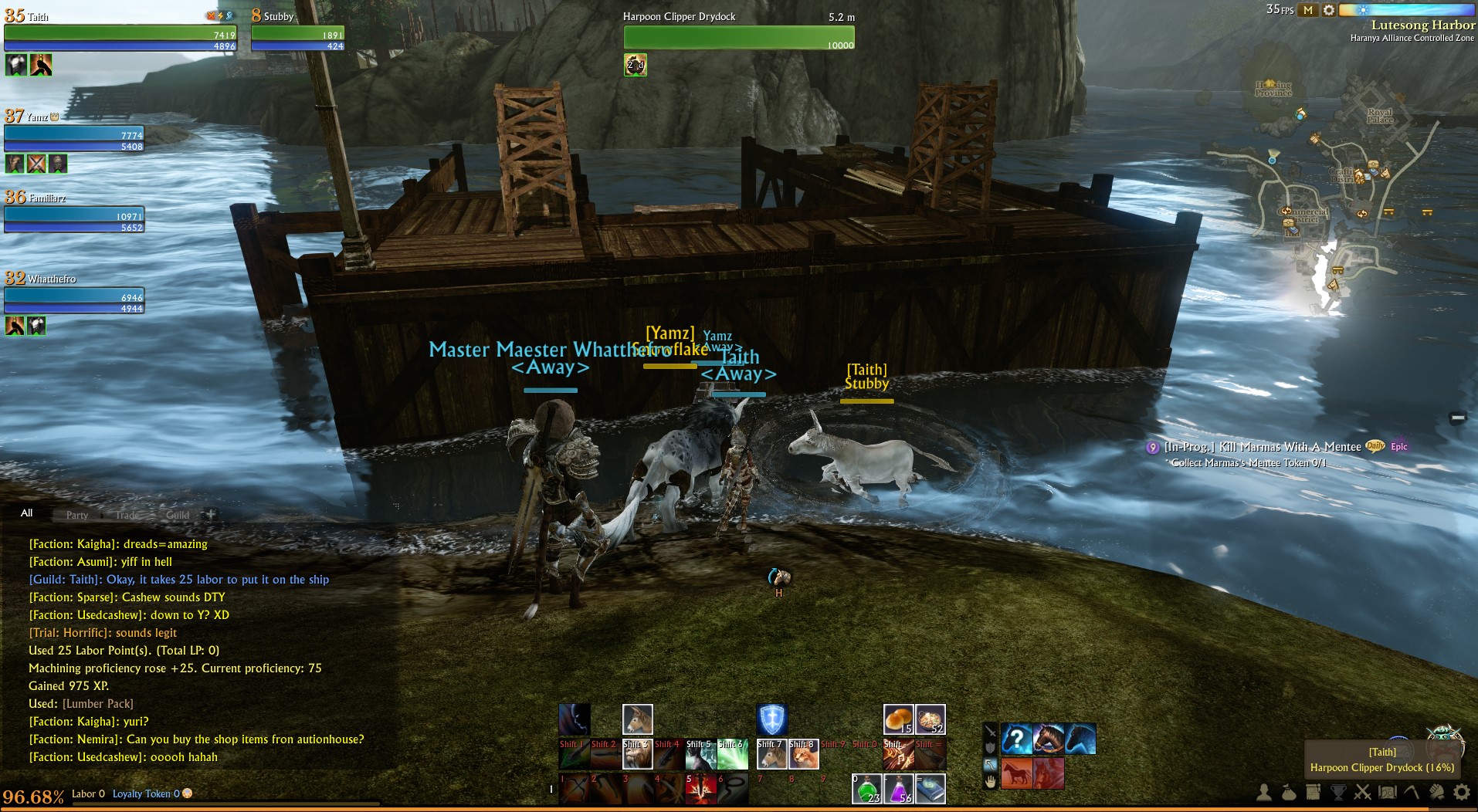Screen dimensions: 1478x812
Task: Eat the bread rolls stack of 15
Action: [898, 719]
